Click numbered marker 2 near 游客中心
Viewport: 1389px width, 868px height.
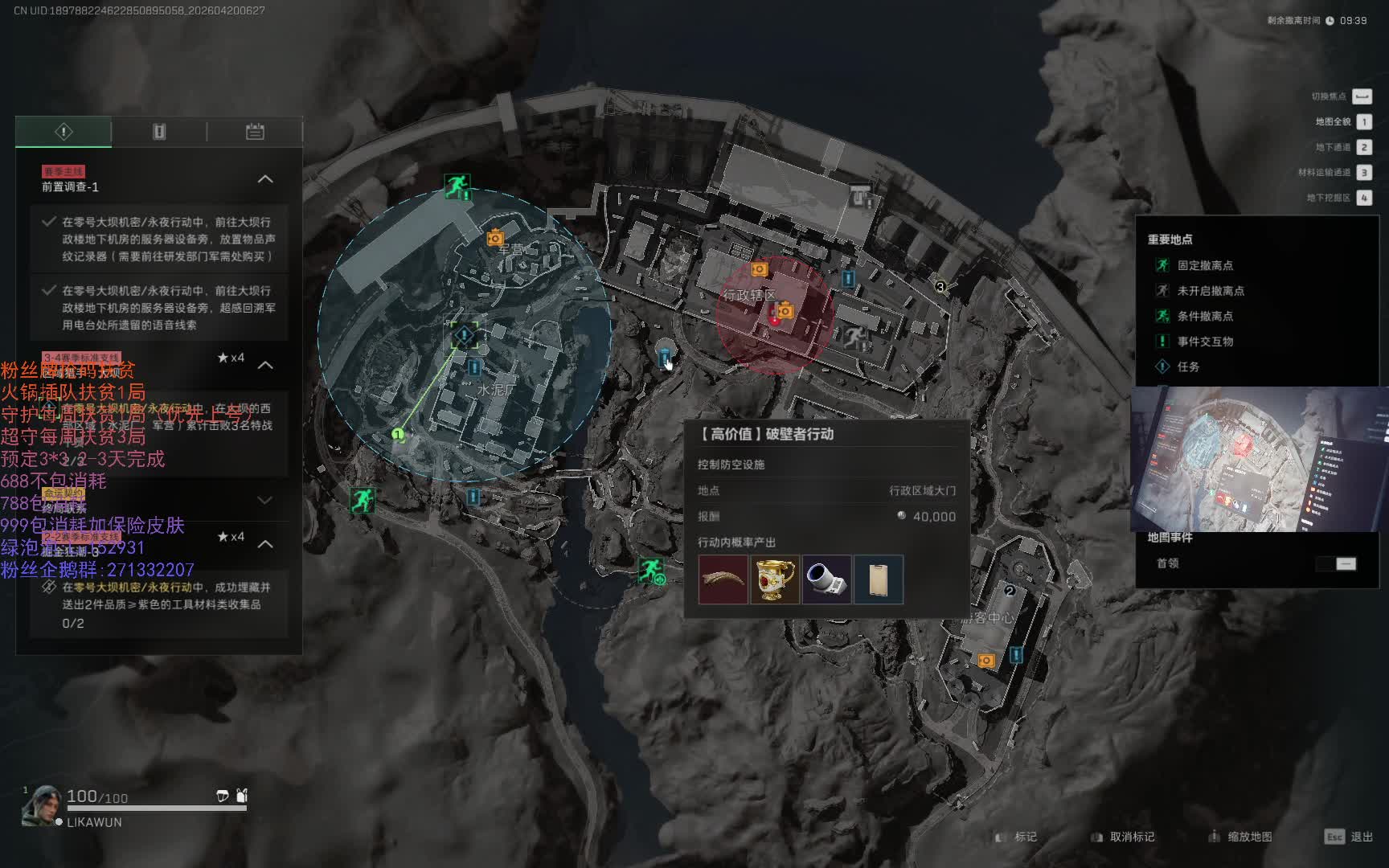(x=1010, y=591)
